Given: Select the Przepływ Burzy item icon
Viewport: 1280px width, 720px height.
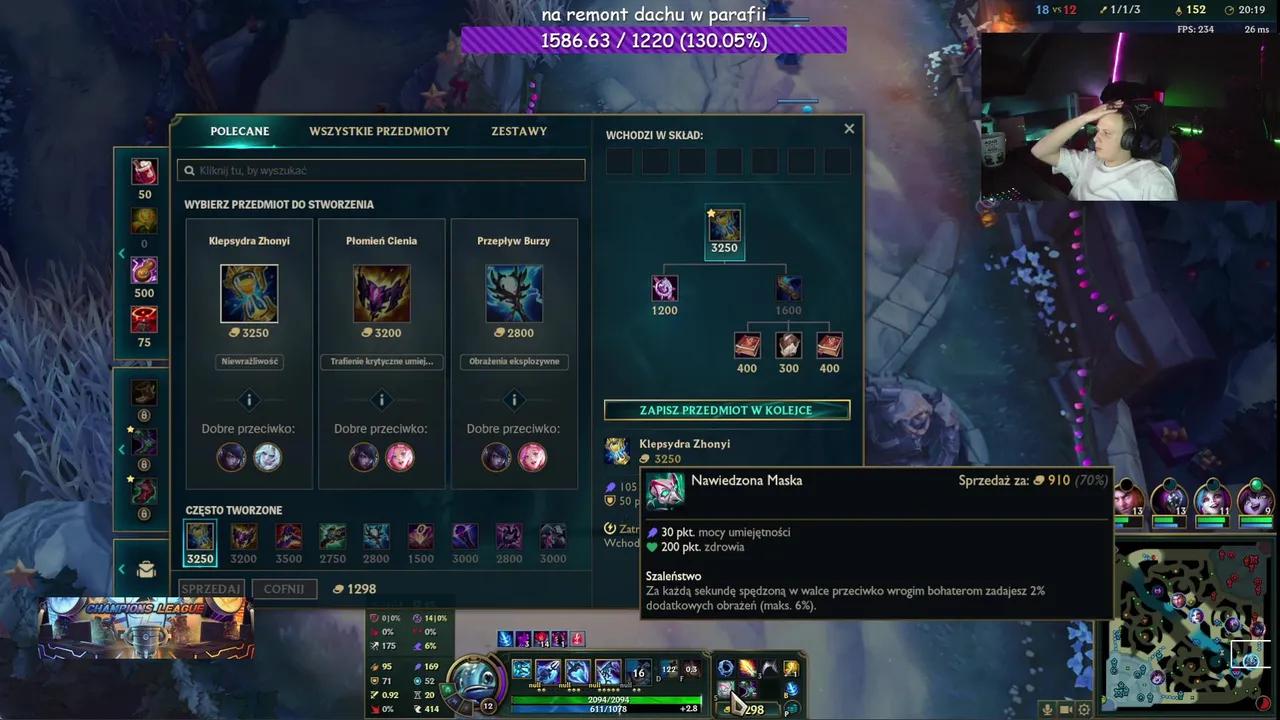Looking at the screenshot, I should [514, 293].
